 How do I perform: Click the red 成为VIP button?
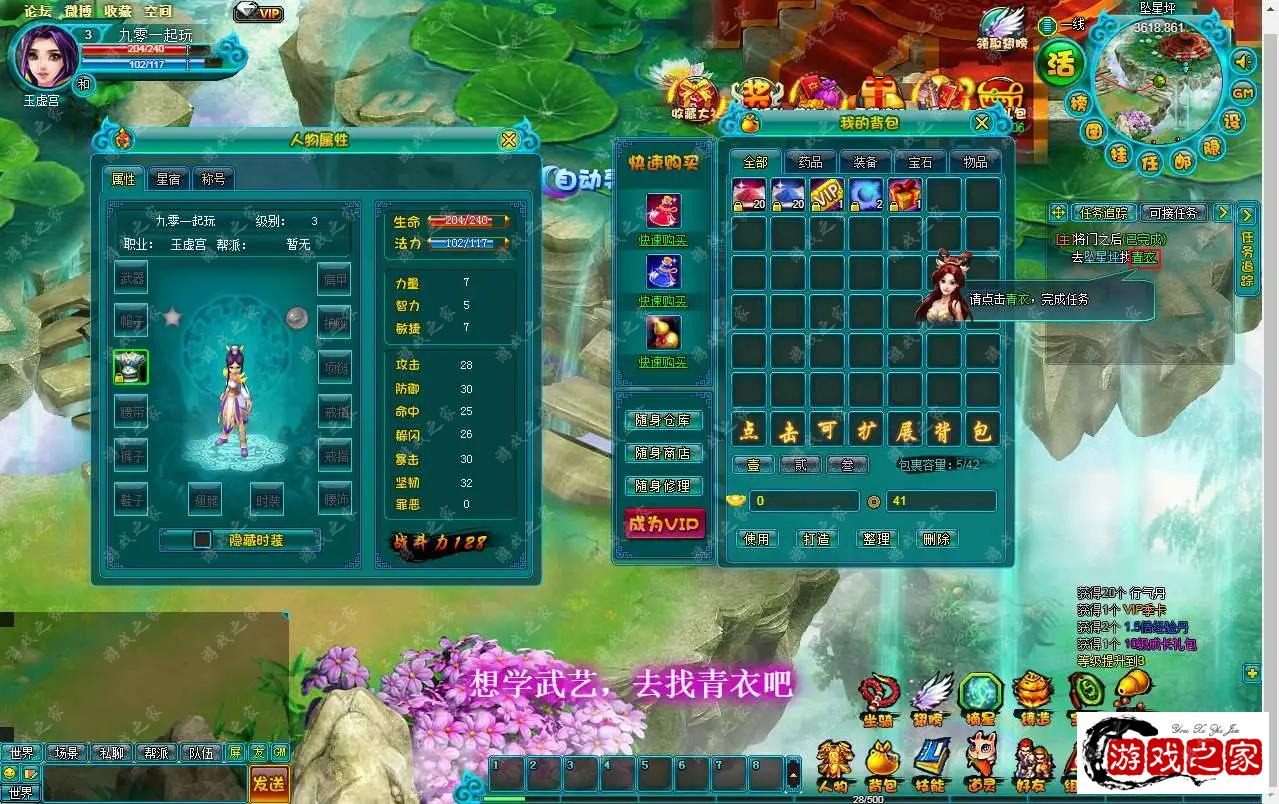(663, 523)
